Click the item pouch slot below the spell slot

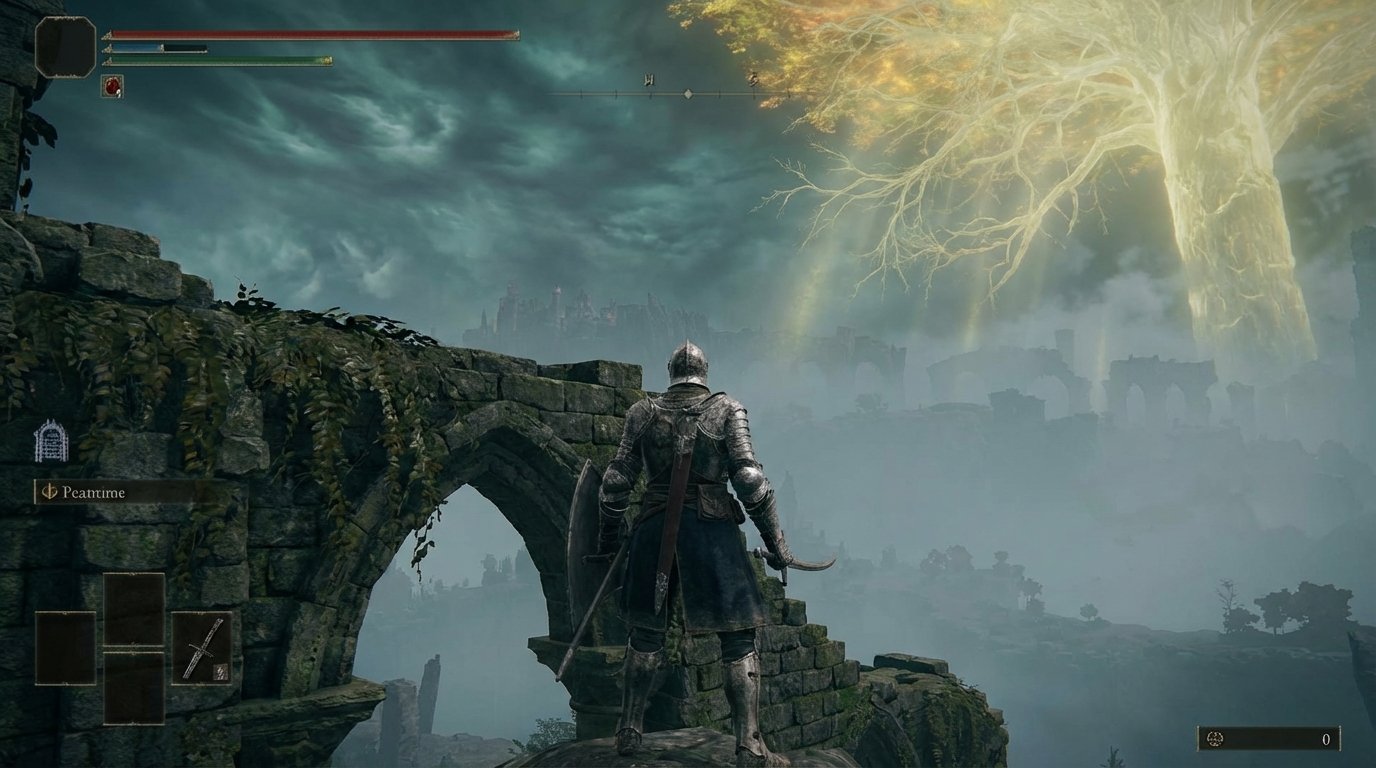pos(133,690)
